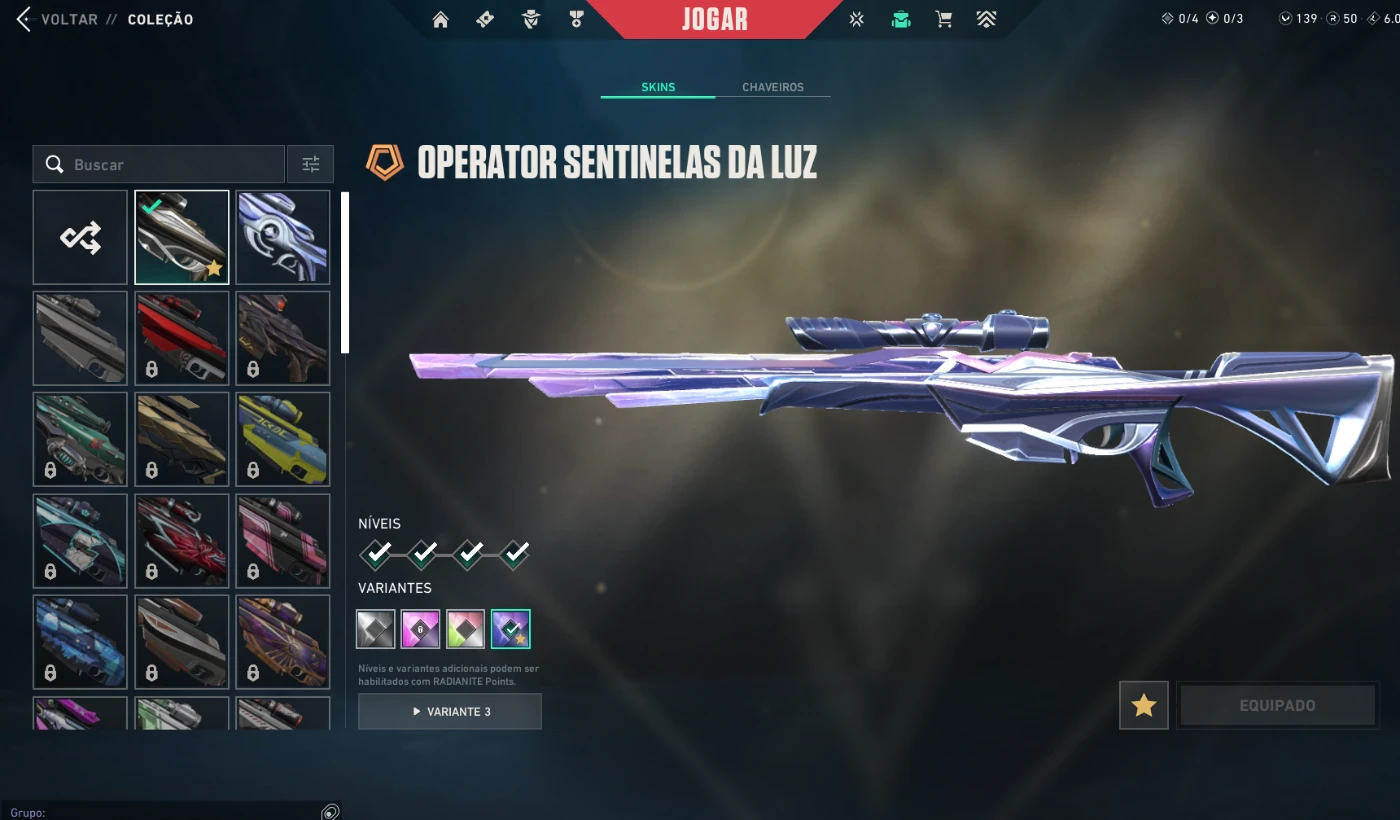
Task: Open the store cart icon
Action: point(943,19)
